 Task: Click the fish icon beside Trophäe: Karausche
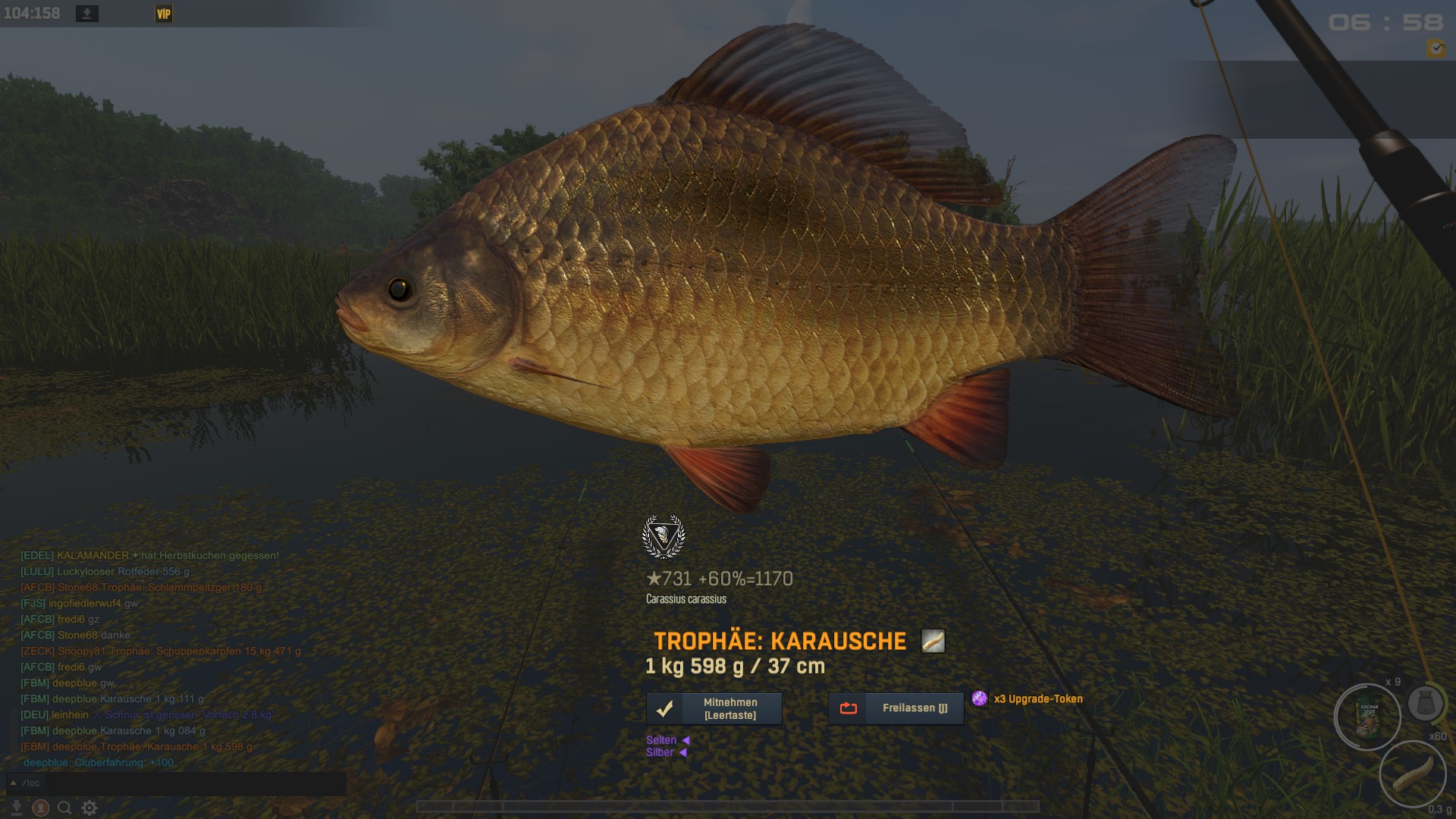pyautogui.click(x=933, y=641)
